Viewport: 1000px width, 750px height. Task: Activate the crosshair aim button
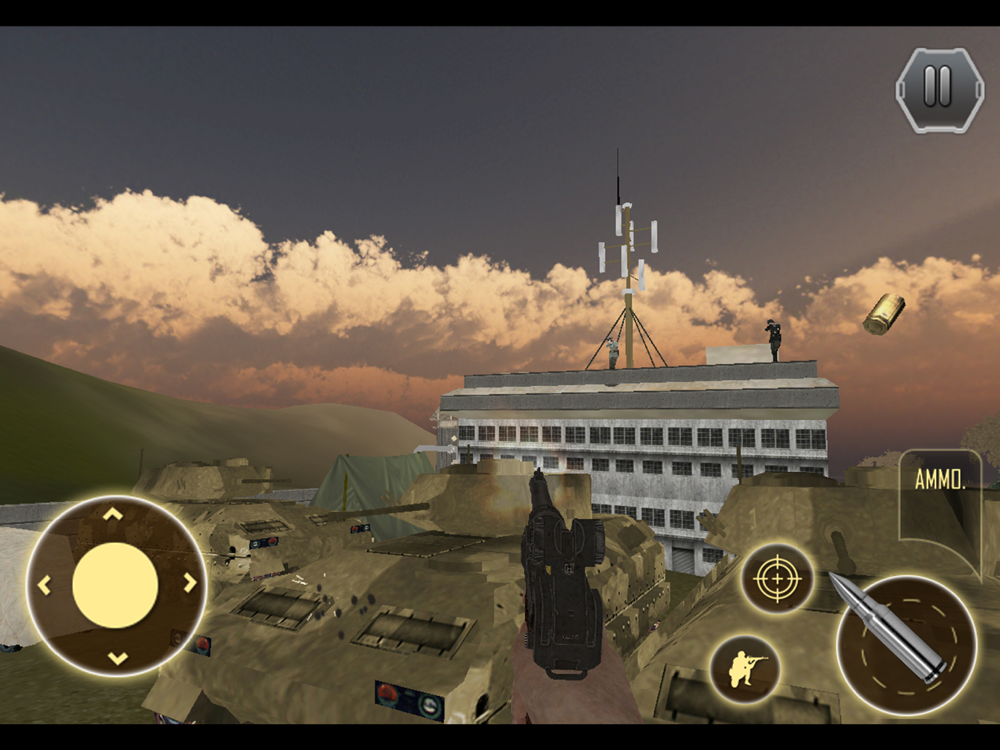(x=776, y=579)
